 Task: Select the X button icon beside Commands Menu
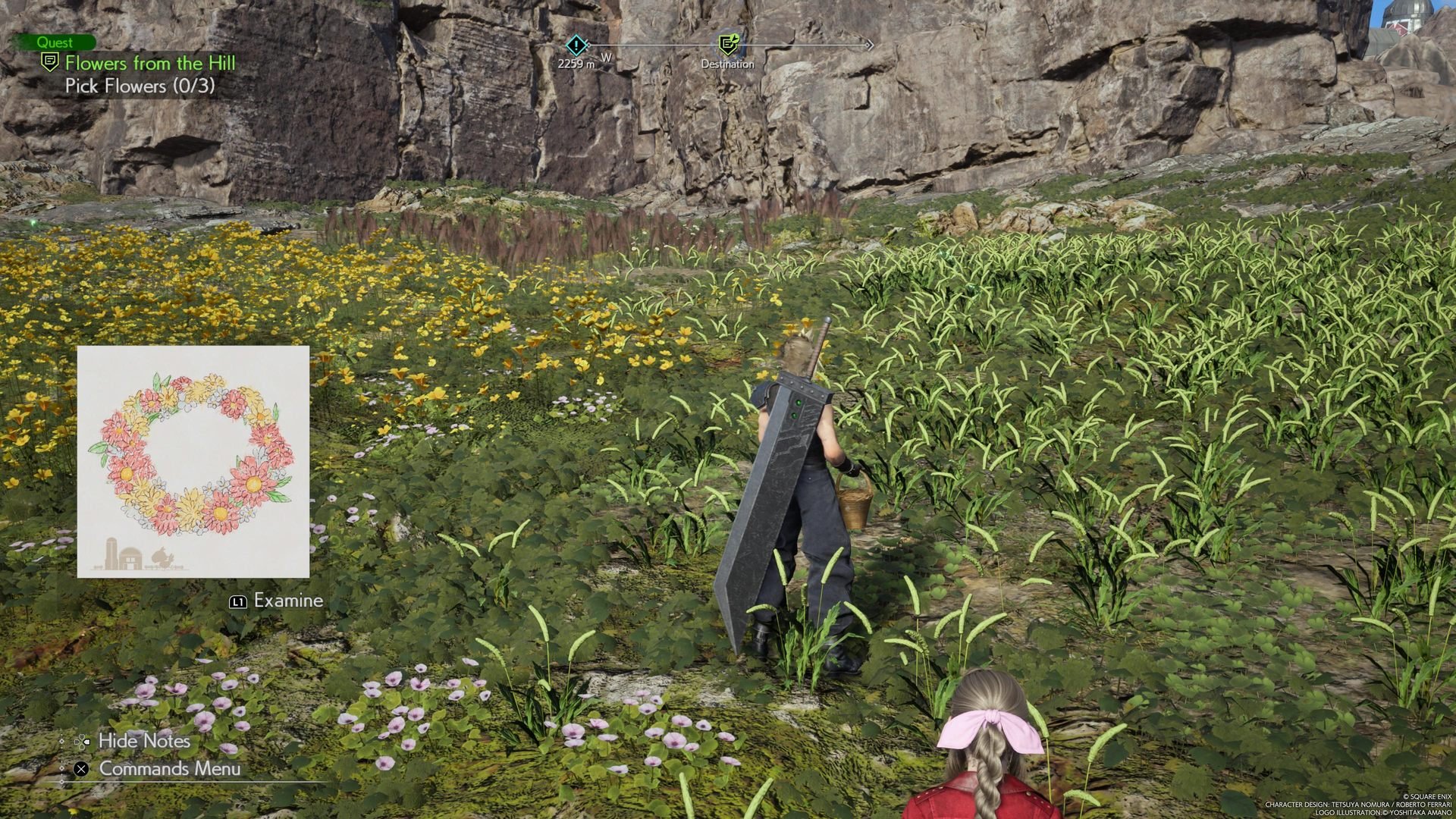[80, 770]
